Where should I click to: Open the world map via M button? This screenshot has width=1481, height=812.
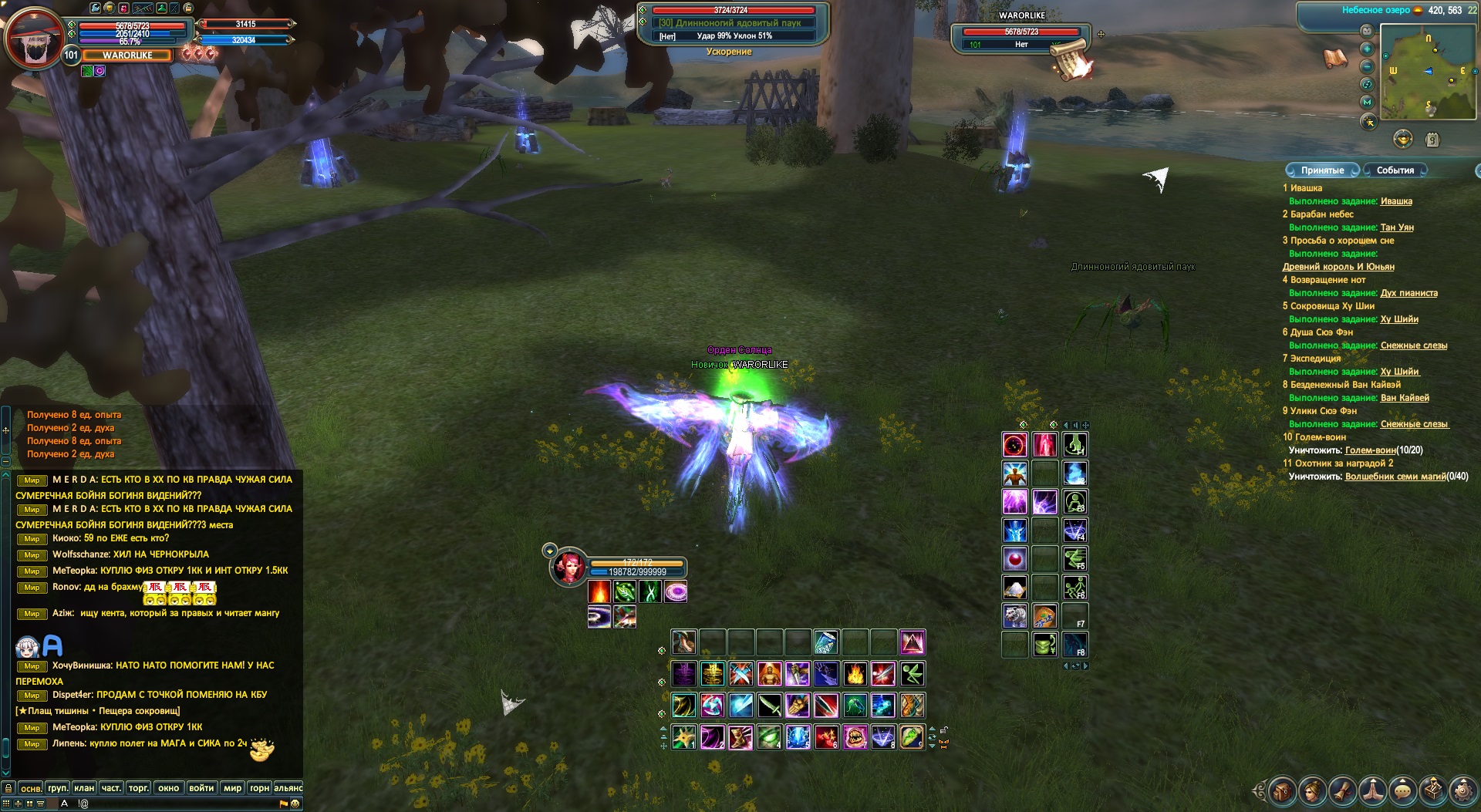coord(1367,102)
